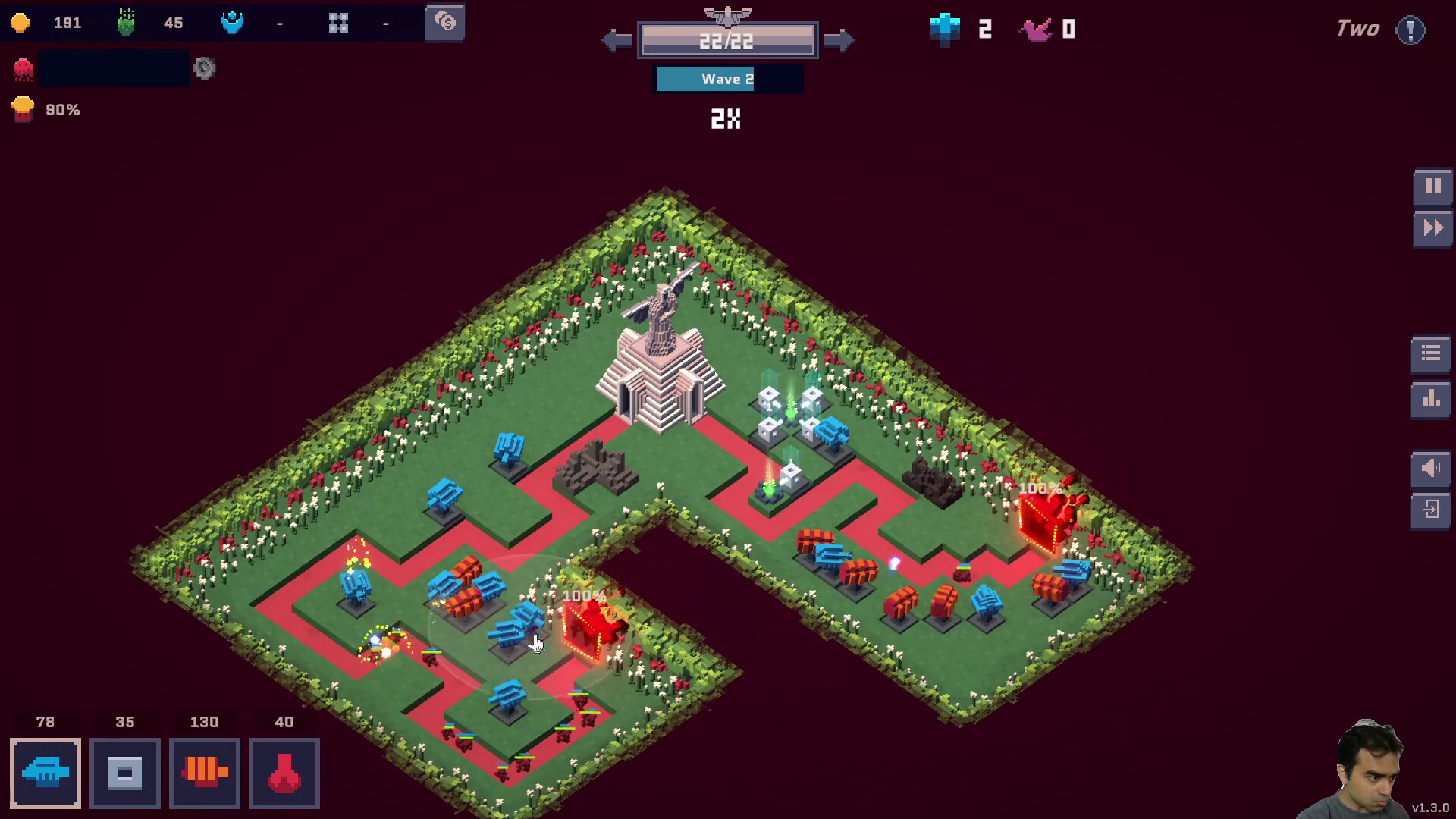Select the red potion tower costing 40
The image size is (1456, 819).
pos(284,773)
